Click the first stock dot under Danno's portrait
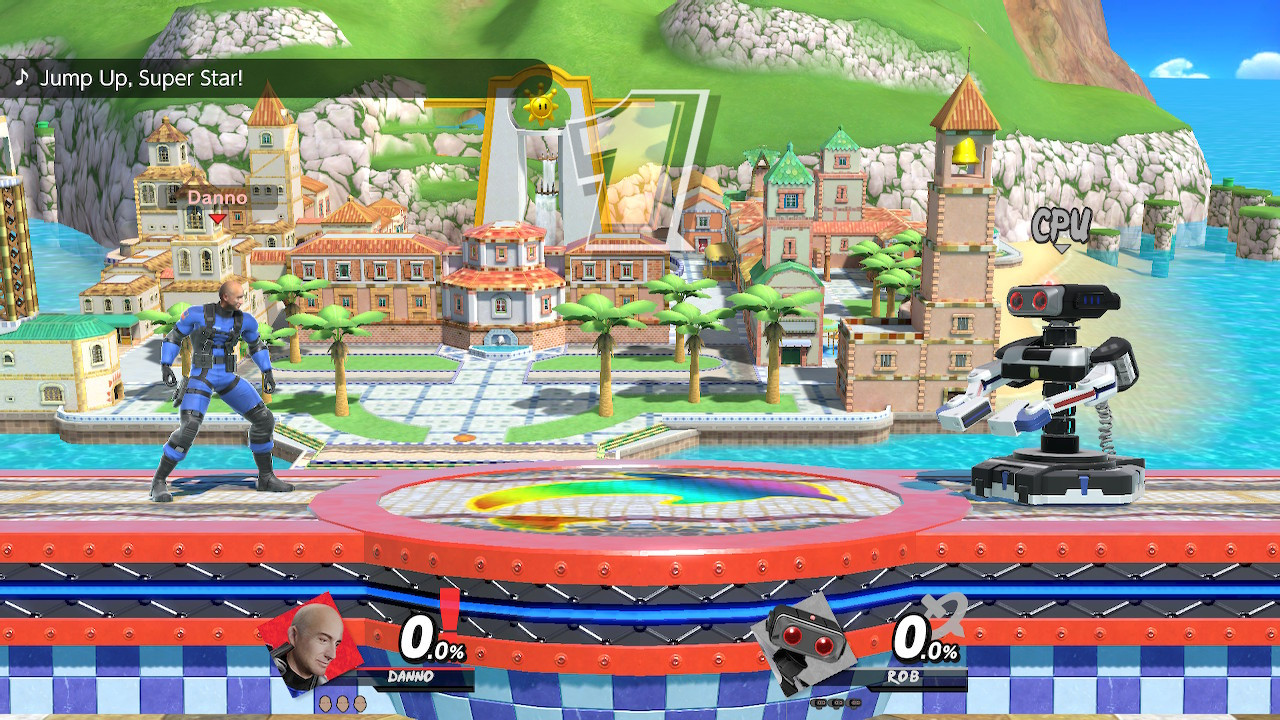Image resolution: width=1280 pixels, height=720 pixels. click(x=325, y=701)
